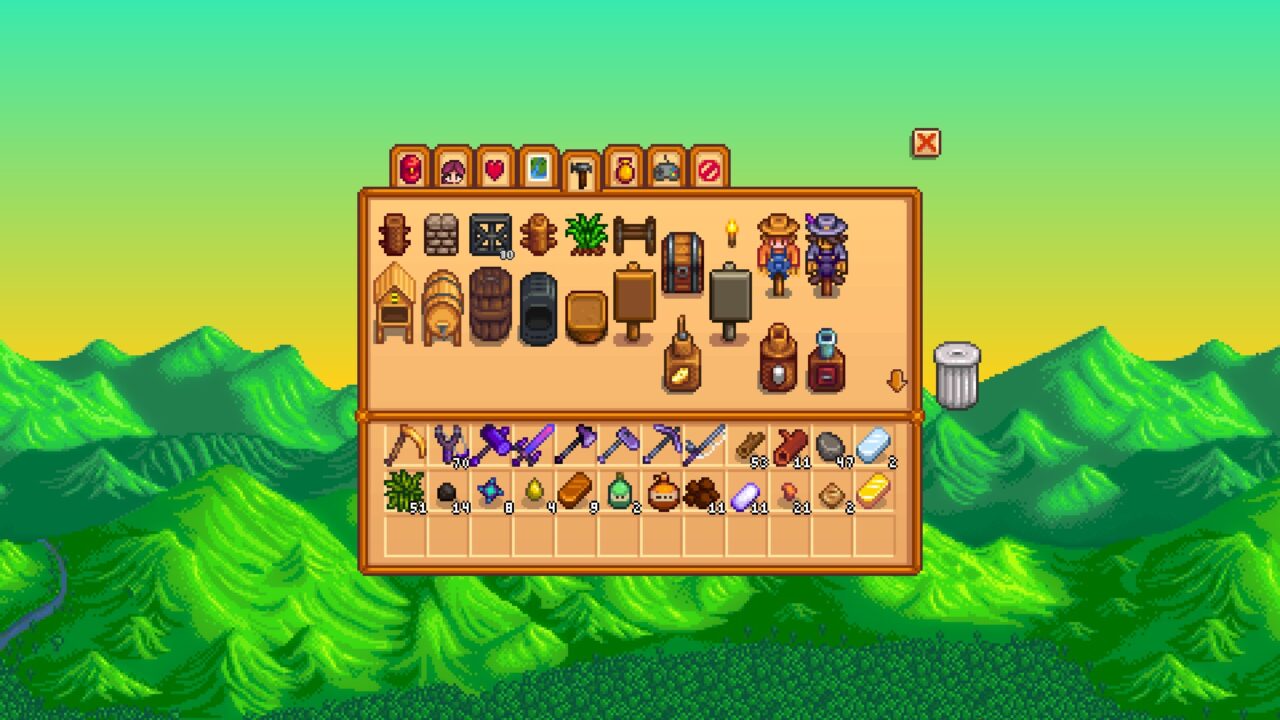The image size is (1280, 720).
Task: Open the Skills tab with the face icon
Action: 454,168
